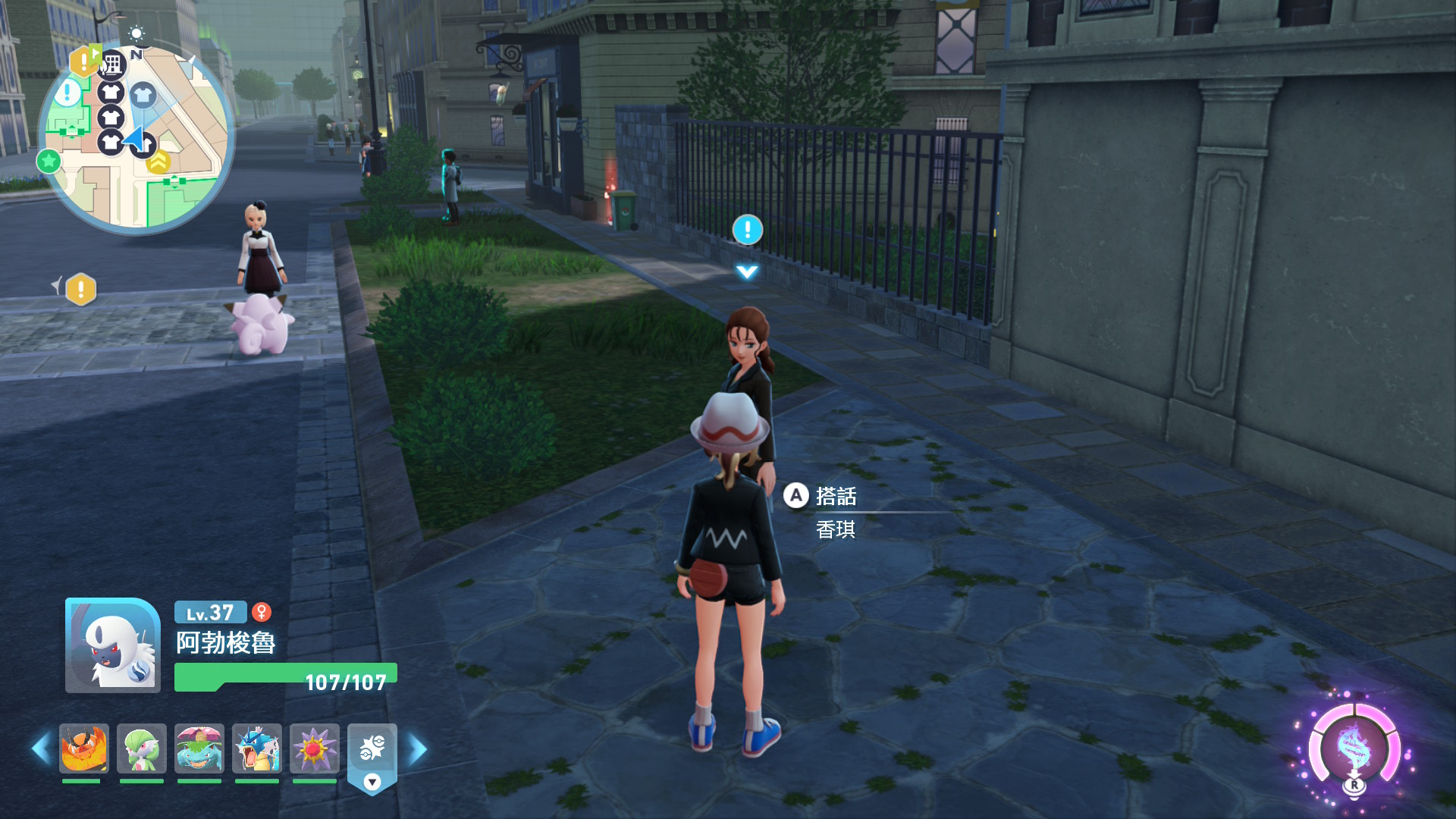
Task: Select the building icon on the minimap
Action: point(111,65)
